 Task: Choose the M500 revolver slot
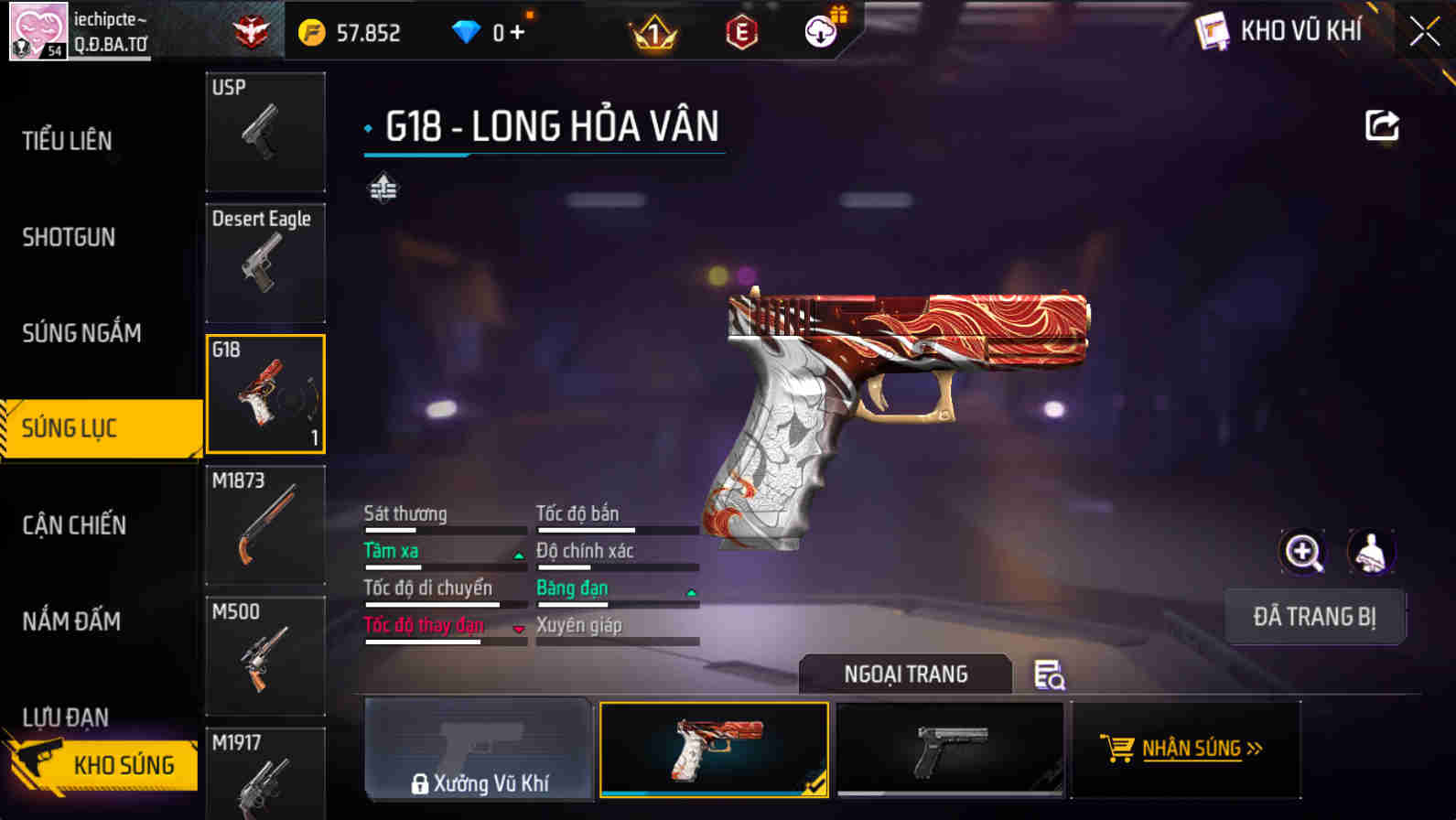pos(265,655)
